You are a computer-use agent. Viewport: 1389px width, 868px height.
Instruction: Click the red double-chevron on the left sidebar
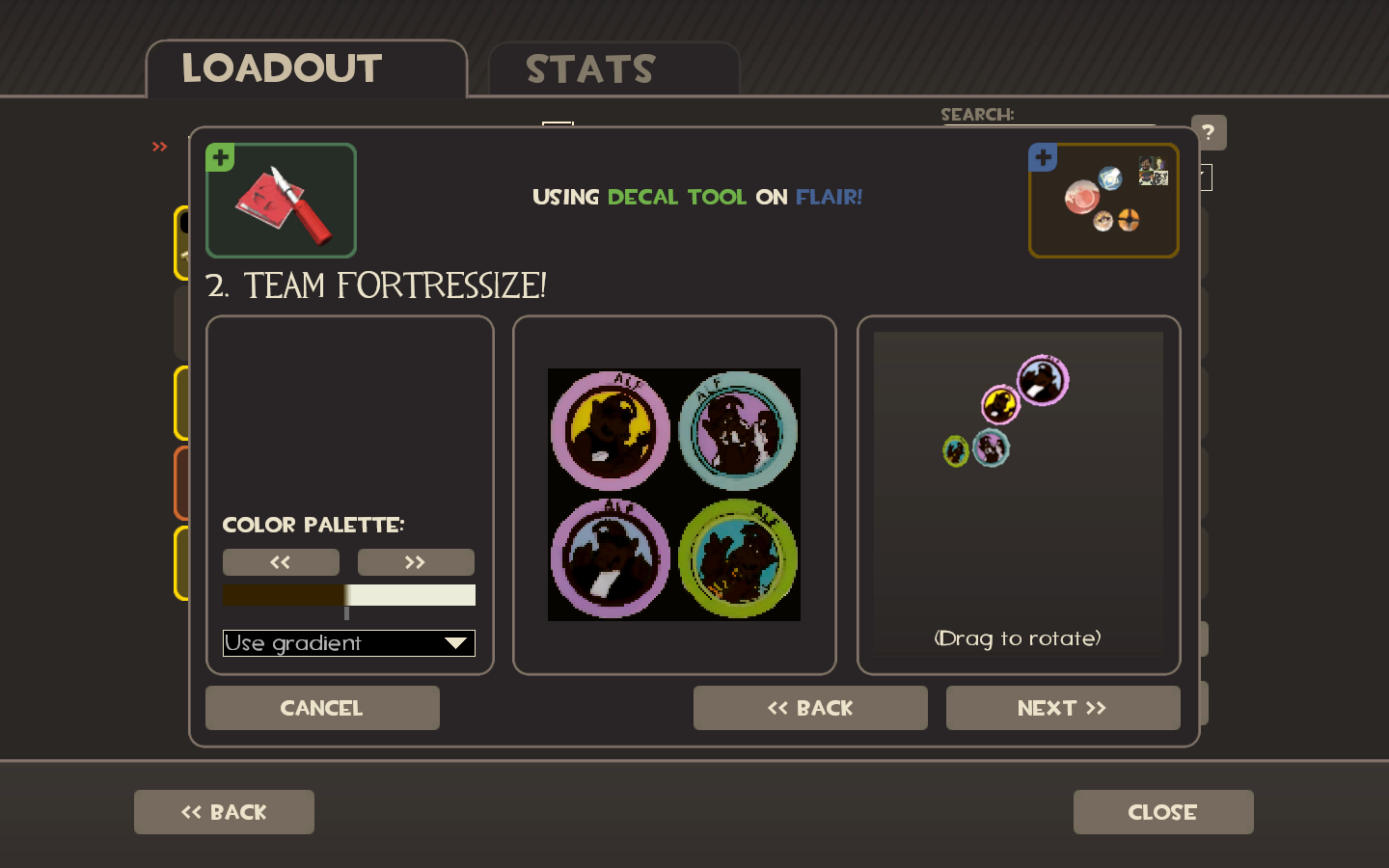click(x=158, y=147)
